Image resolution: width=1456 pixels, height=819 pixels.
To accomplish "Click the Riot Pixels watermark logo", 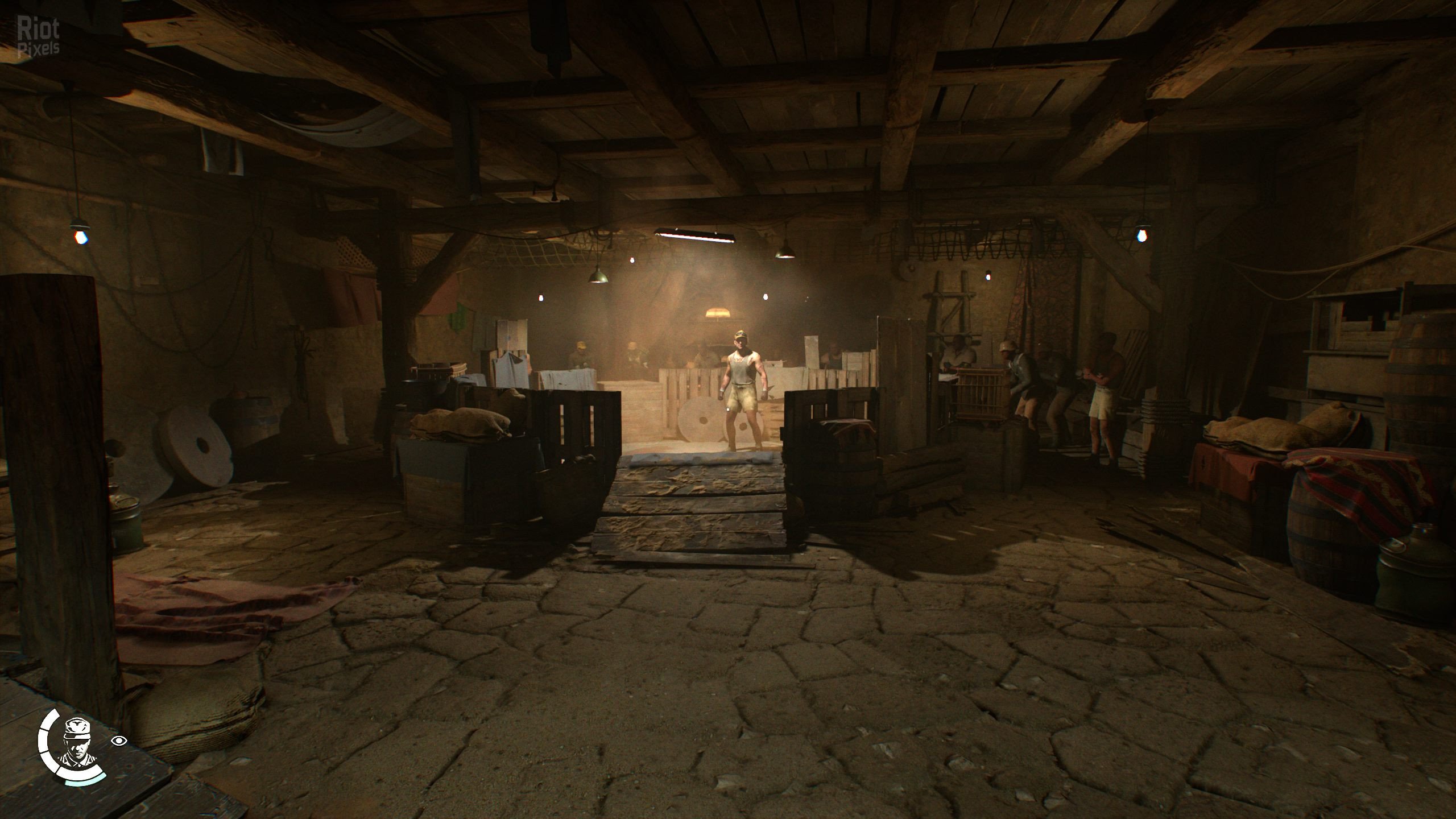I will 38,36.
